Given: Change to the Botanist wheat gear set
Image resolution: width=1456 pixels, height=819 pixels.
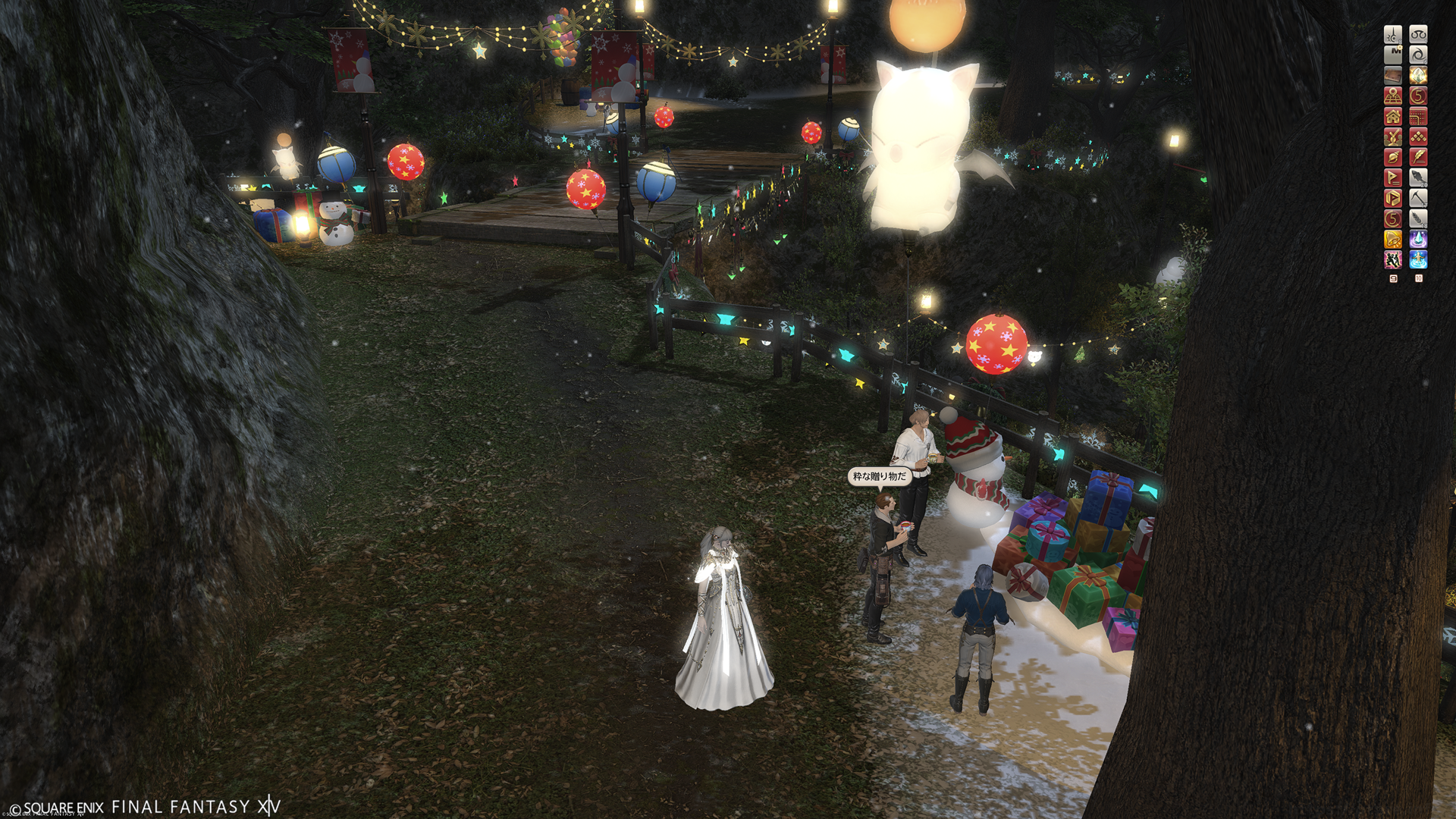Looking at the screenshot, I should (1418, 218).
